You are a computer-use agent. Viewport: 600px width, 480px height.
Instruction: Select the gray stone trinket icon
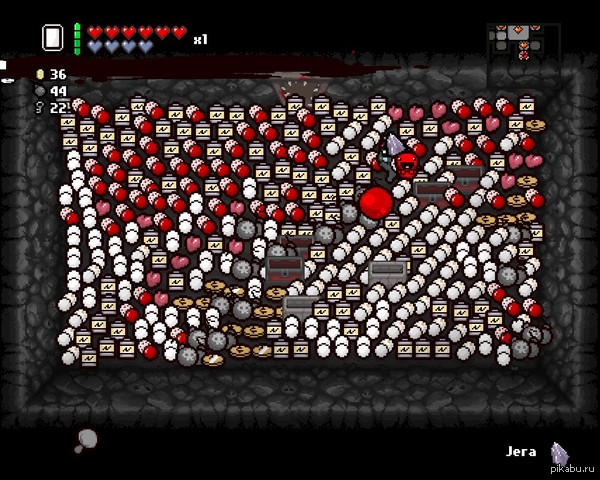coord(86,438)
